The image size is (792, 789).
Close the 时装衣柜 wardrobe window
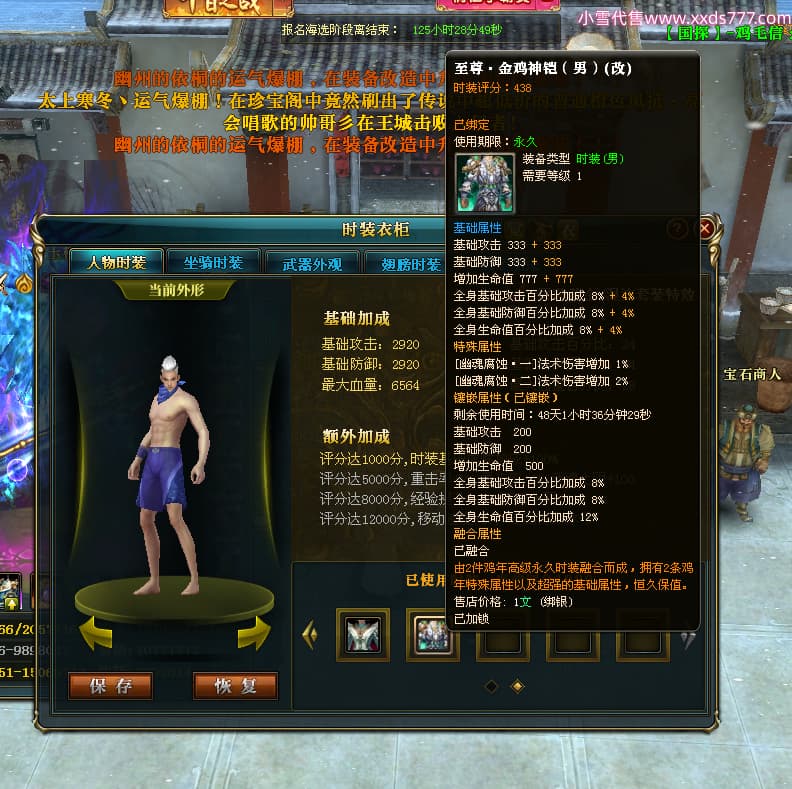tap(705, 228)
